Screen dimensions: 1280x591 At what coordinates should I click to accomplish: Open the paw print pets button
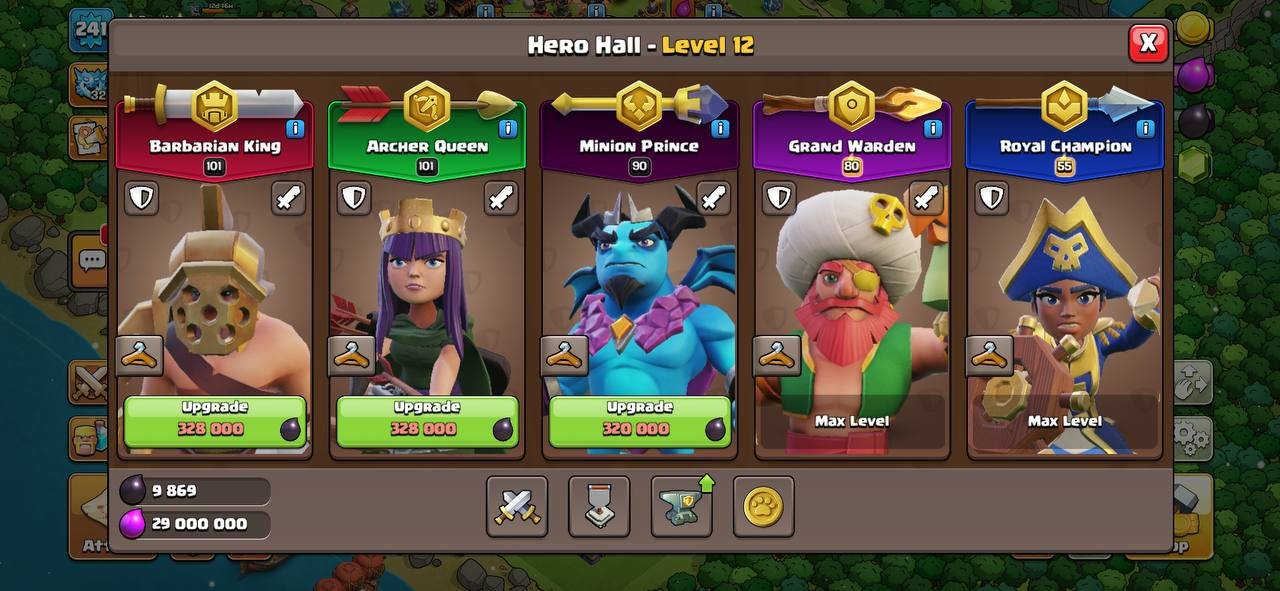(x=763, y=506)
